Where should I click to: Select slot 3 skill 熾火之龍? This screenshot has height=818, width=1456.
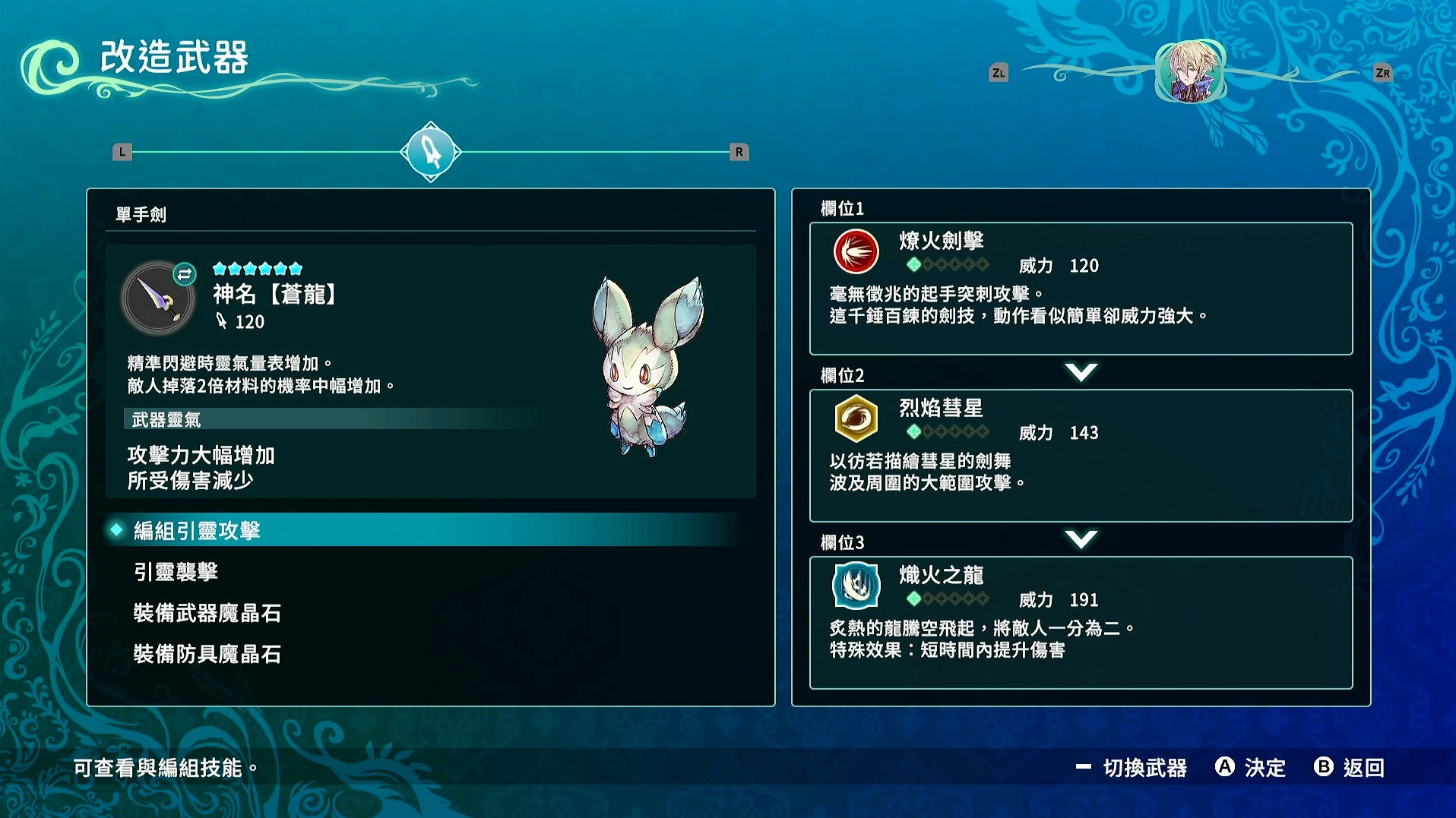pyautogui.click(x=1081, y=622)
